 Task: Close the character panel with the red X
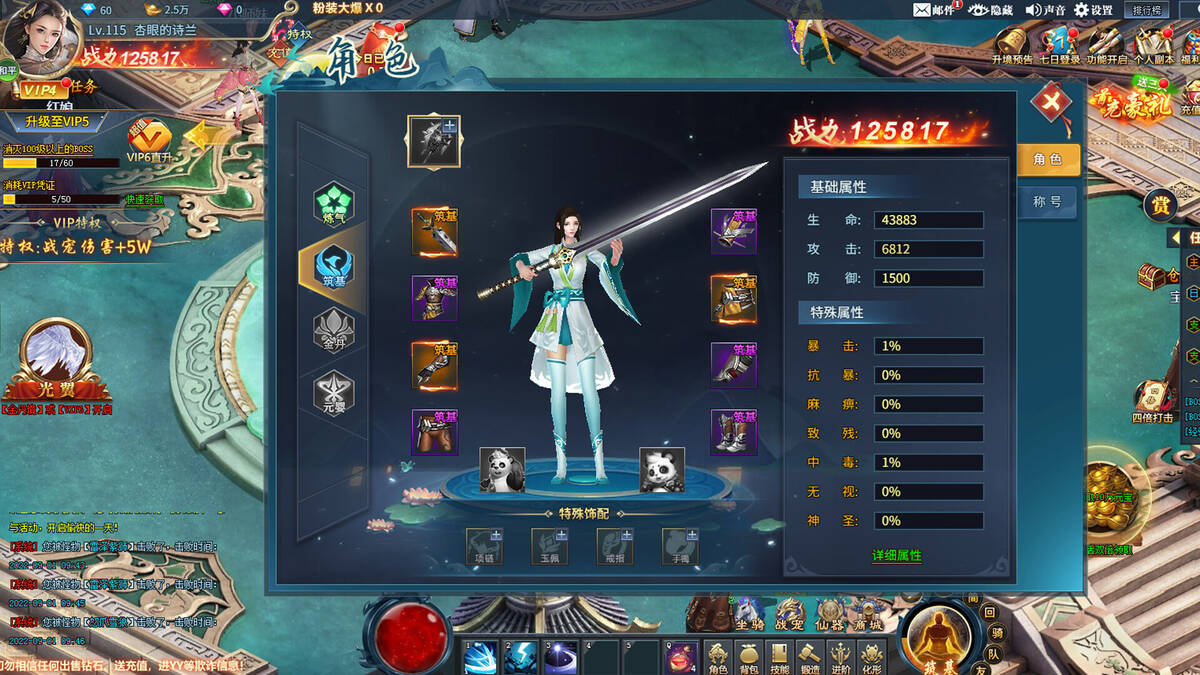(x=1051, y=102)
